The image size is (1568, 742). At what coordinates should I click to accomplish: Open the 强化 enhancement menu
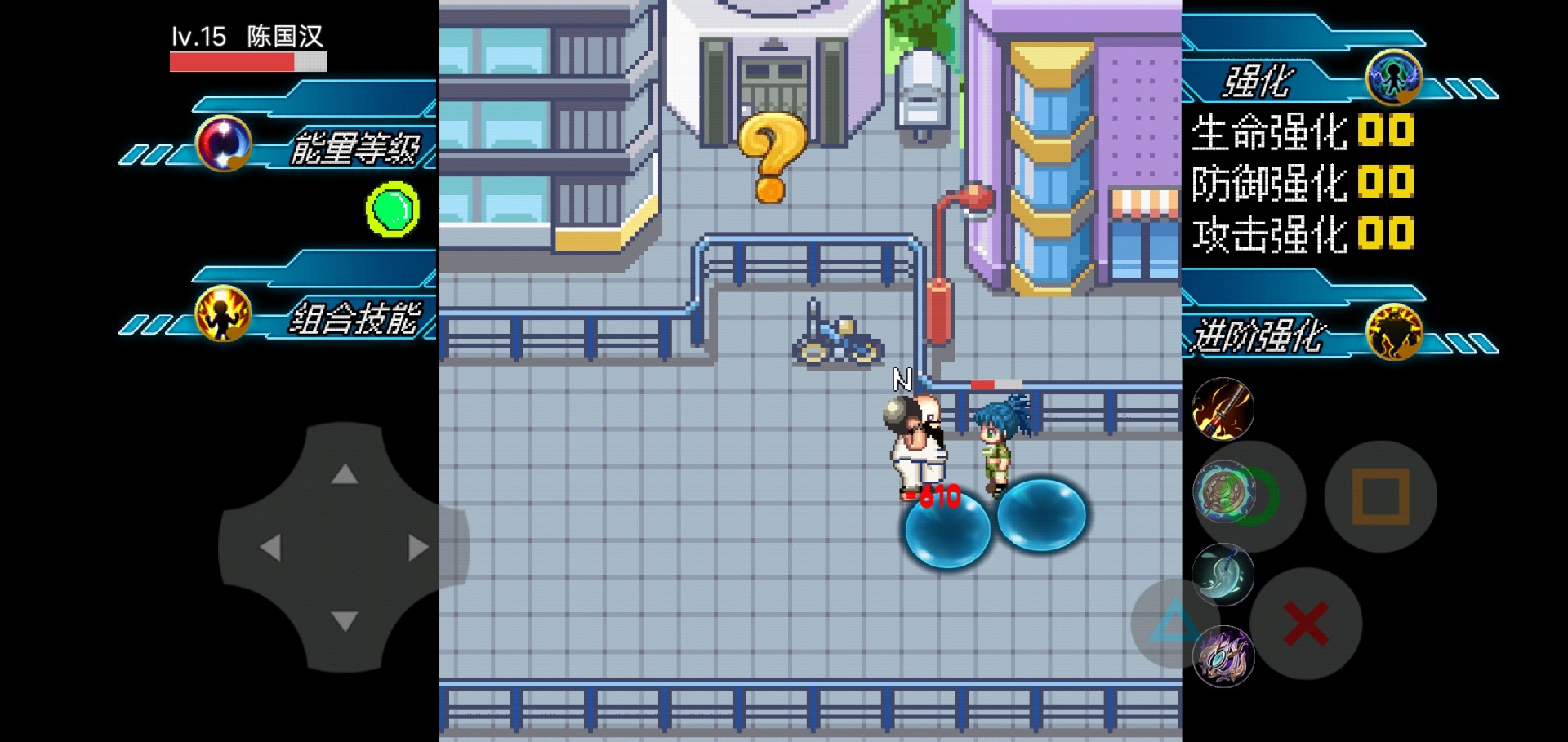pyautogui.click(x=1258, y=82)
